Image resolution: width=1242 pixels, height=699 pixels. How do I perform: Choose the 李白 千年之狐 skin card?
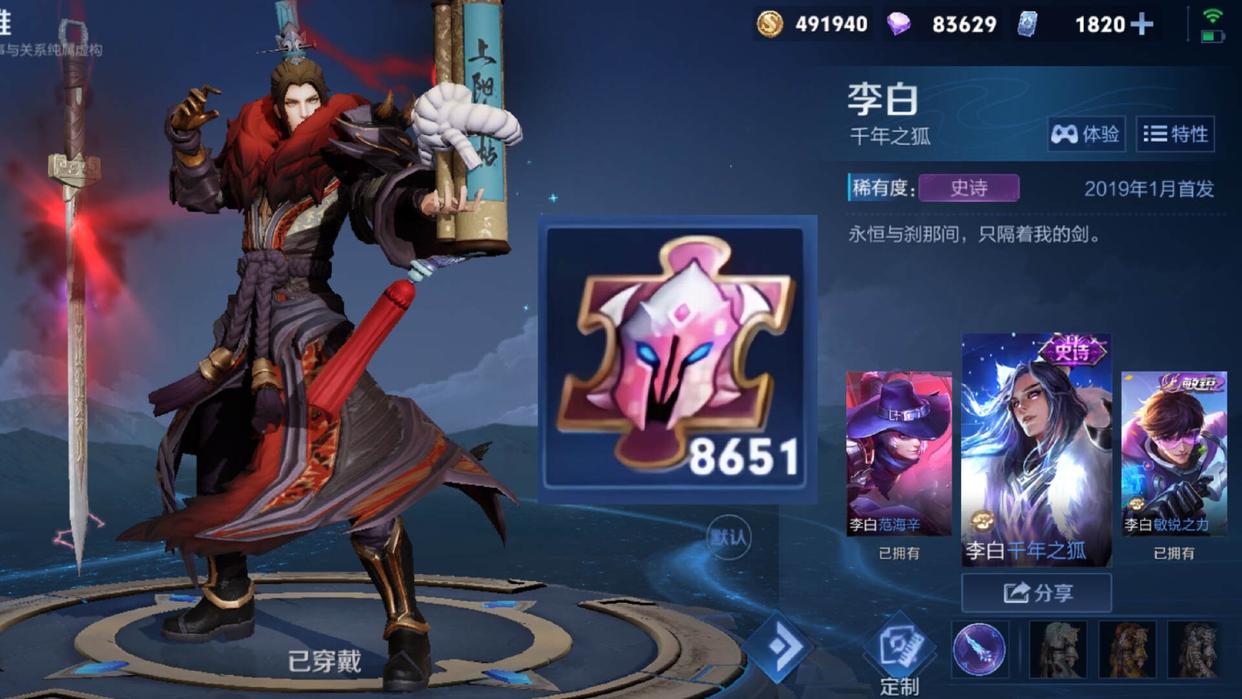(x=1036, y=450)
